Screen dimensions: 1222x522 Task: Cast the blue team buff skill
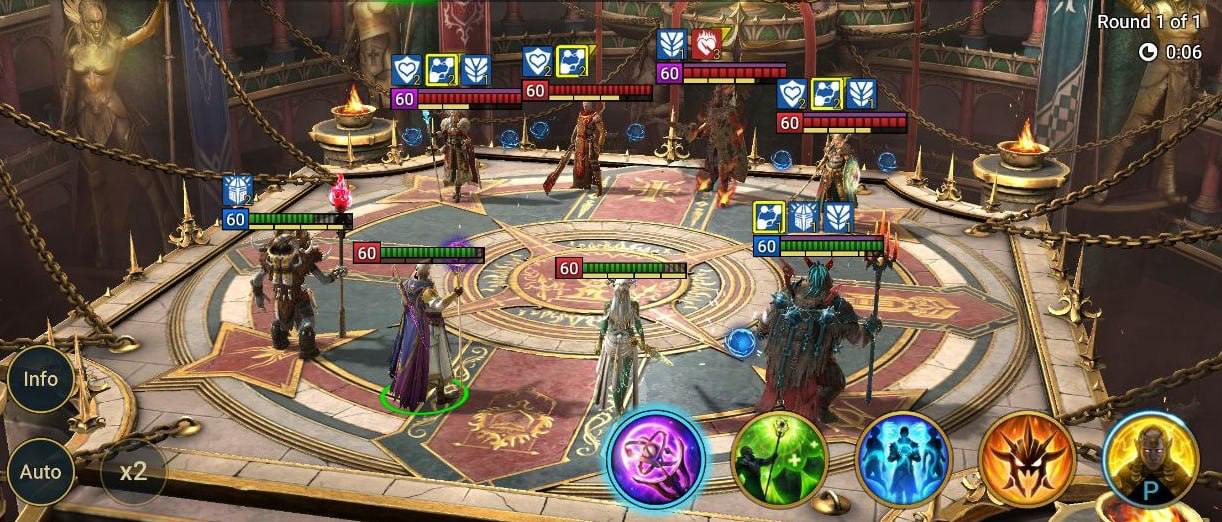click(x=902, y=459)
